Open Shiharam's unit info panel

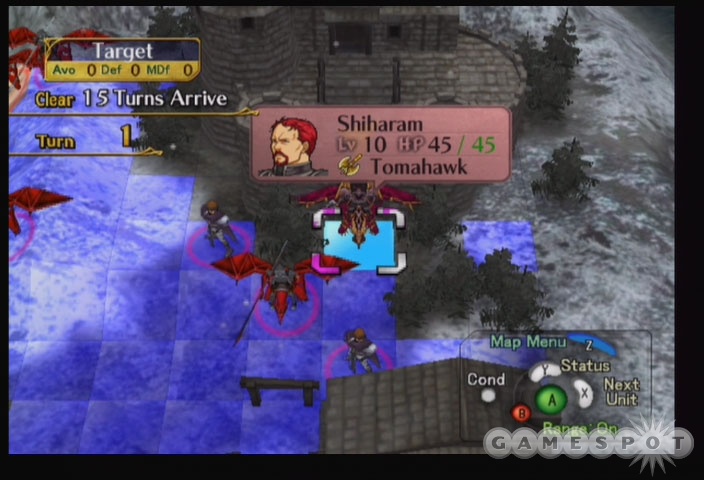click(381, 144)
